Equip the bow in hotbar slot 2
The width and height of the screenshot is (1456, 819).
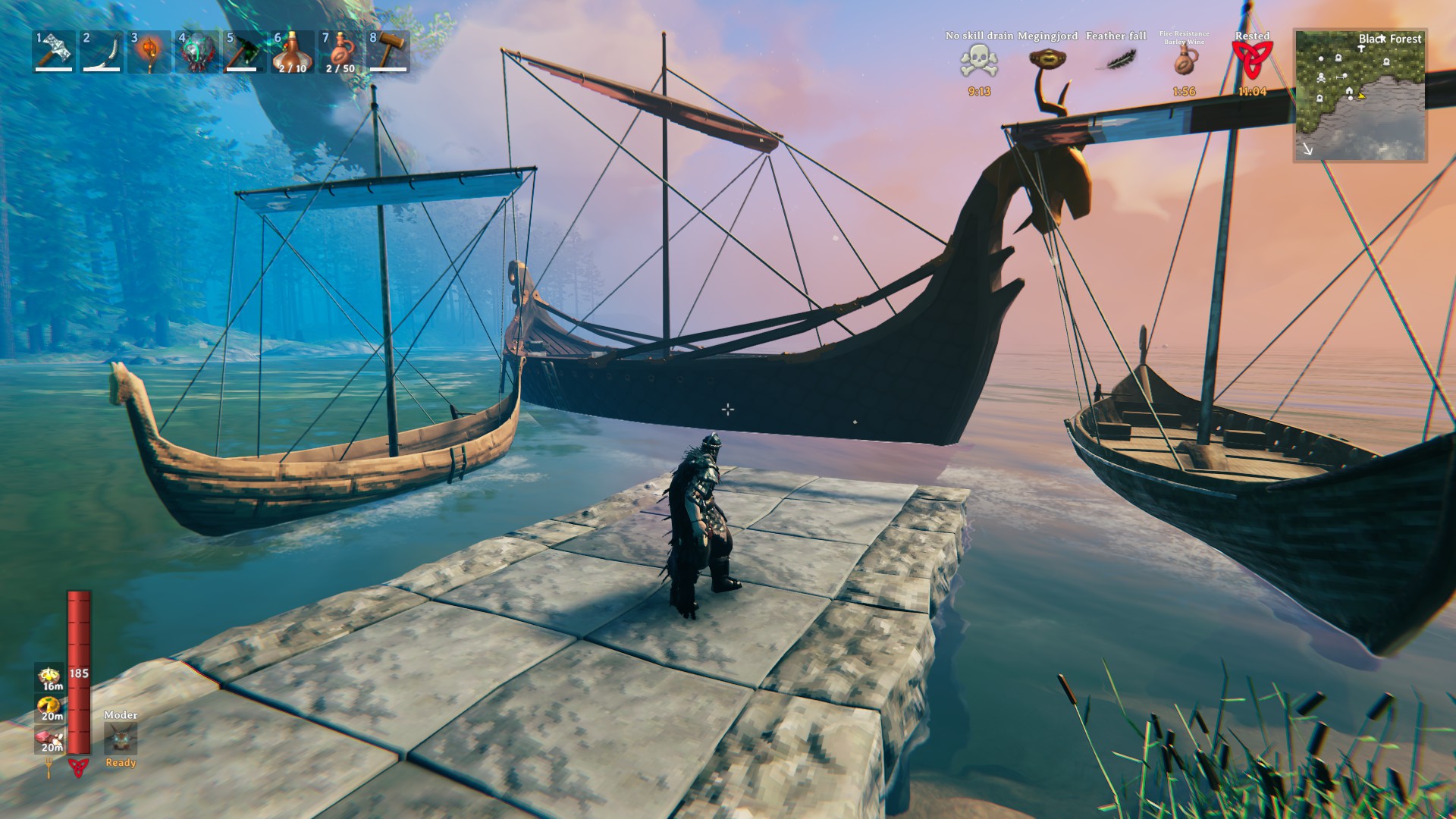[101, 52]
